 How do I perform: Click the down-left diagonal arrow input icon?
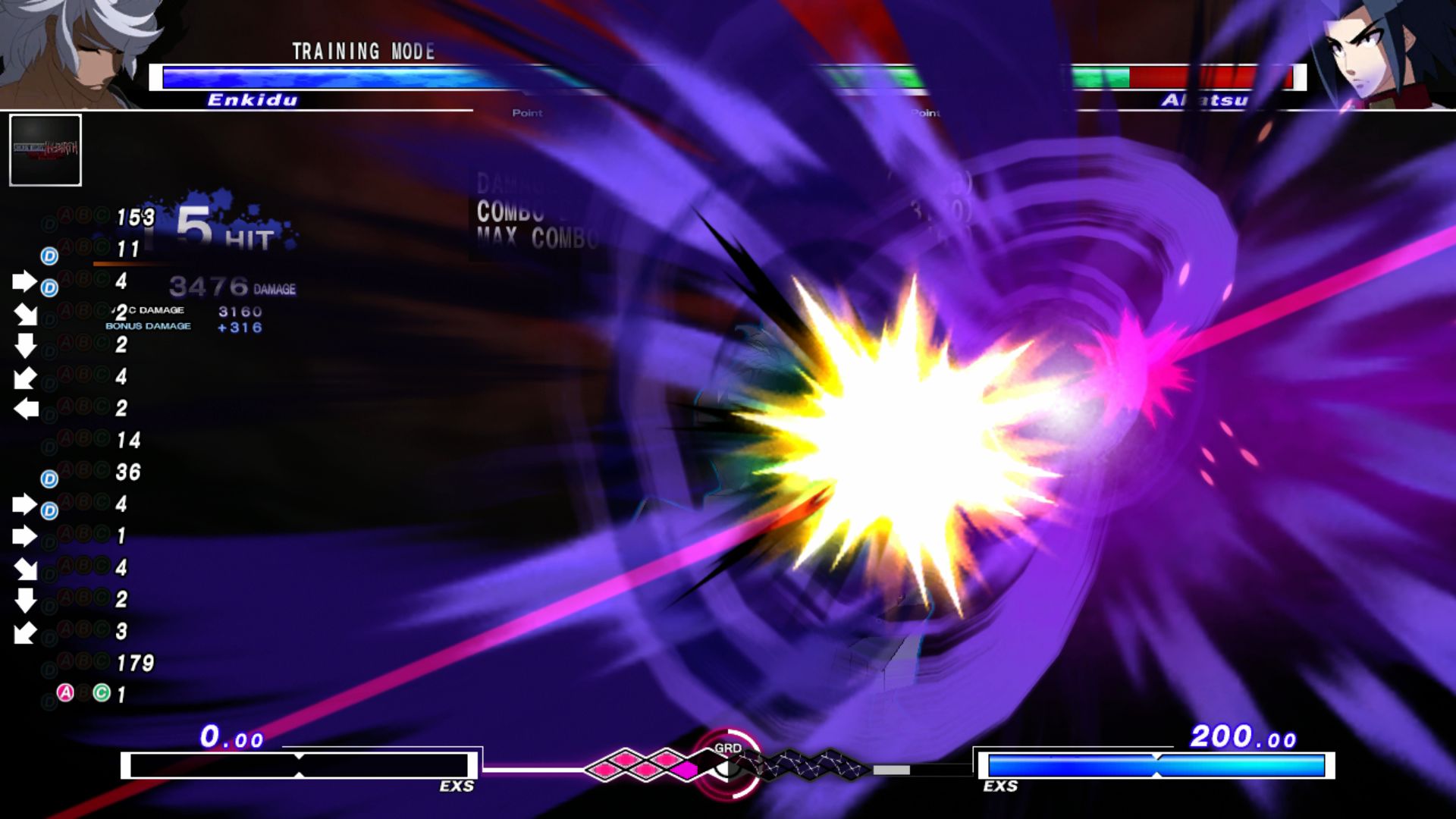tap(25, 377)
